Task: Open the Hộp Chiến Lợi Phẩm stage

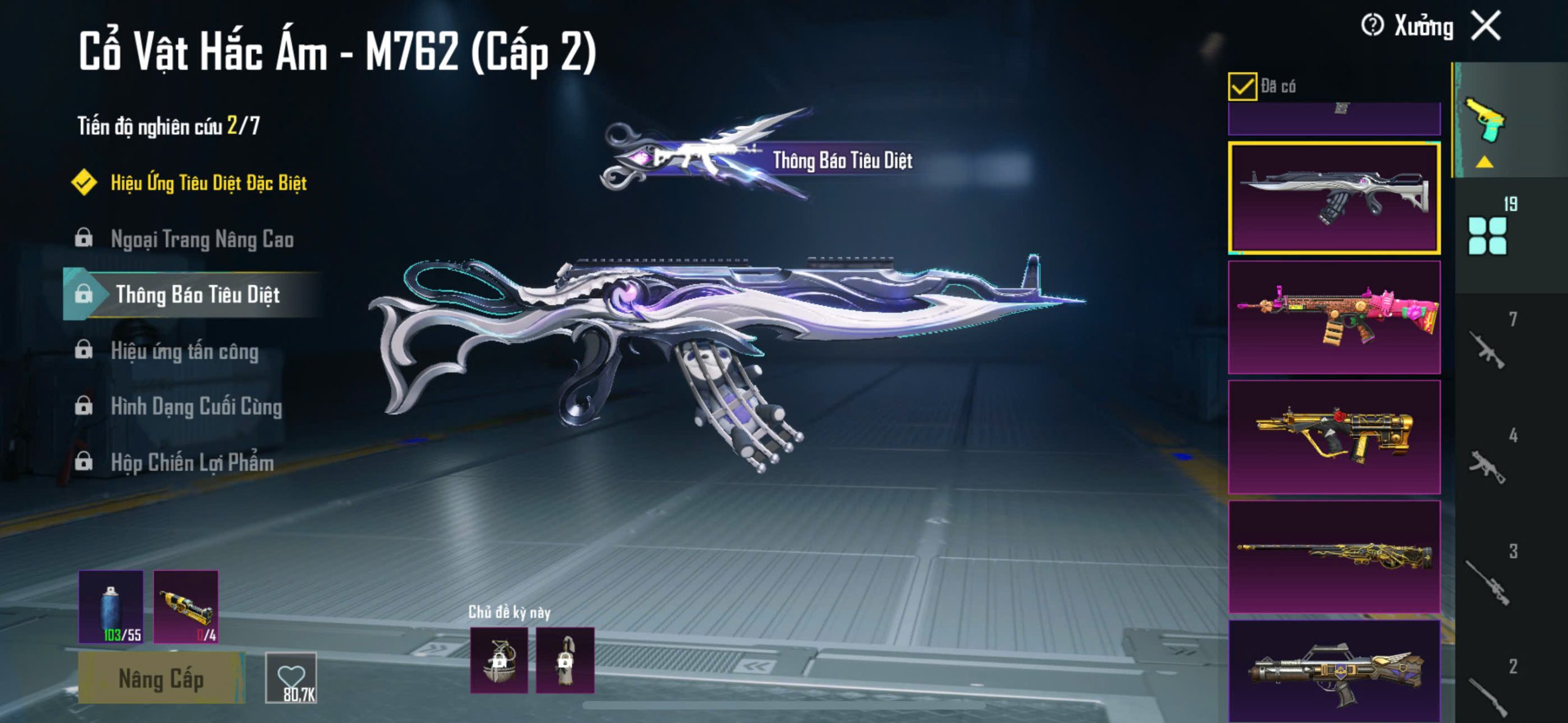Action: (192, 463)
